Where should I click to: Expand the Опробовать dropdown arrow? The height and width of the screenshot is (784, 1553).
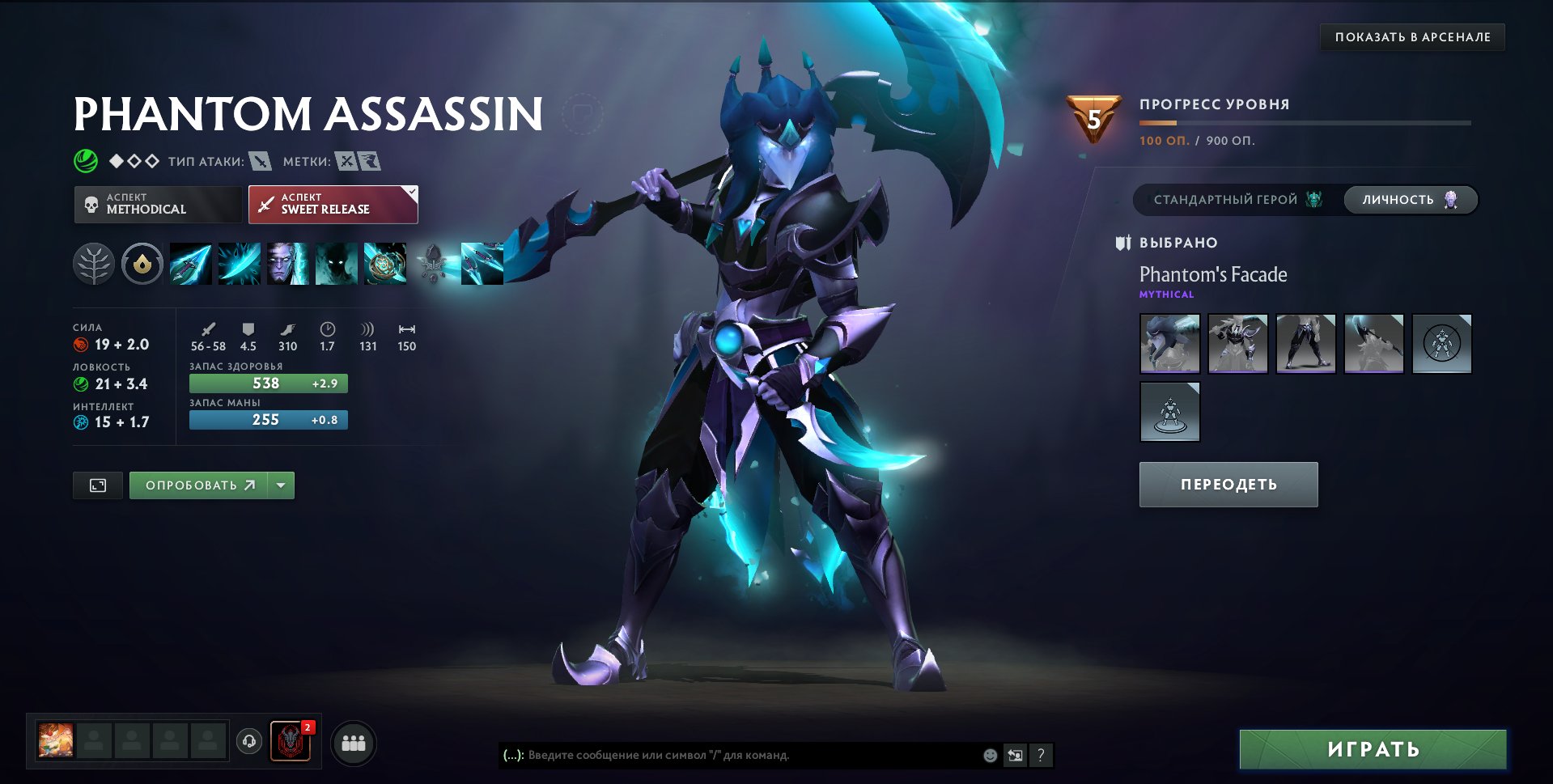coord(281,485)
